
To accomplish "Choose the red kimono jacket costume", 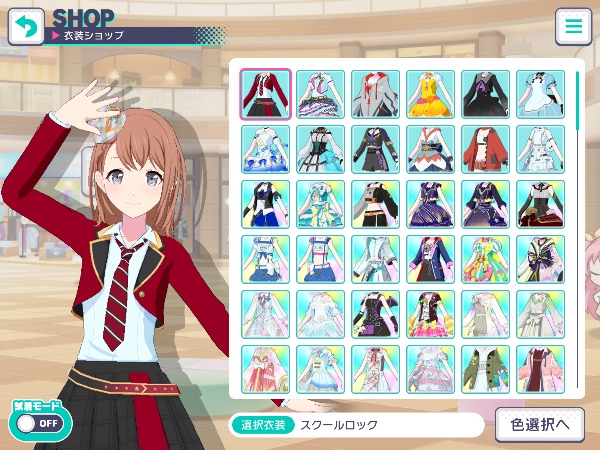I will [x=486, y=150].
